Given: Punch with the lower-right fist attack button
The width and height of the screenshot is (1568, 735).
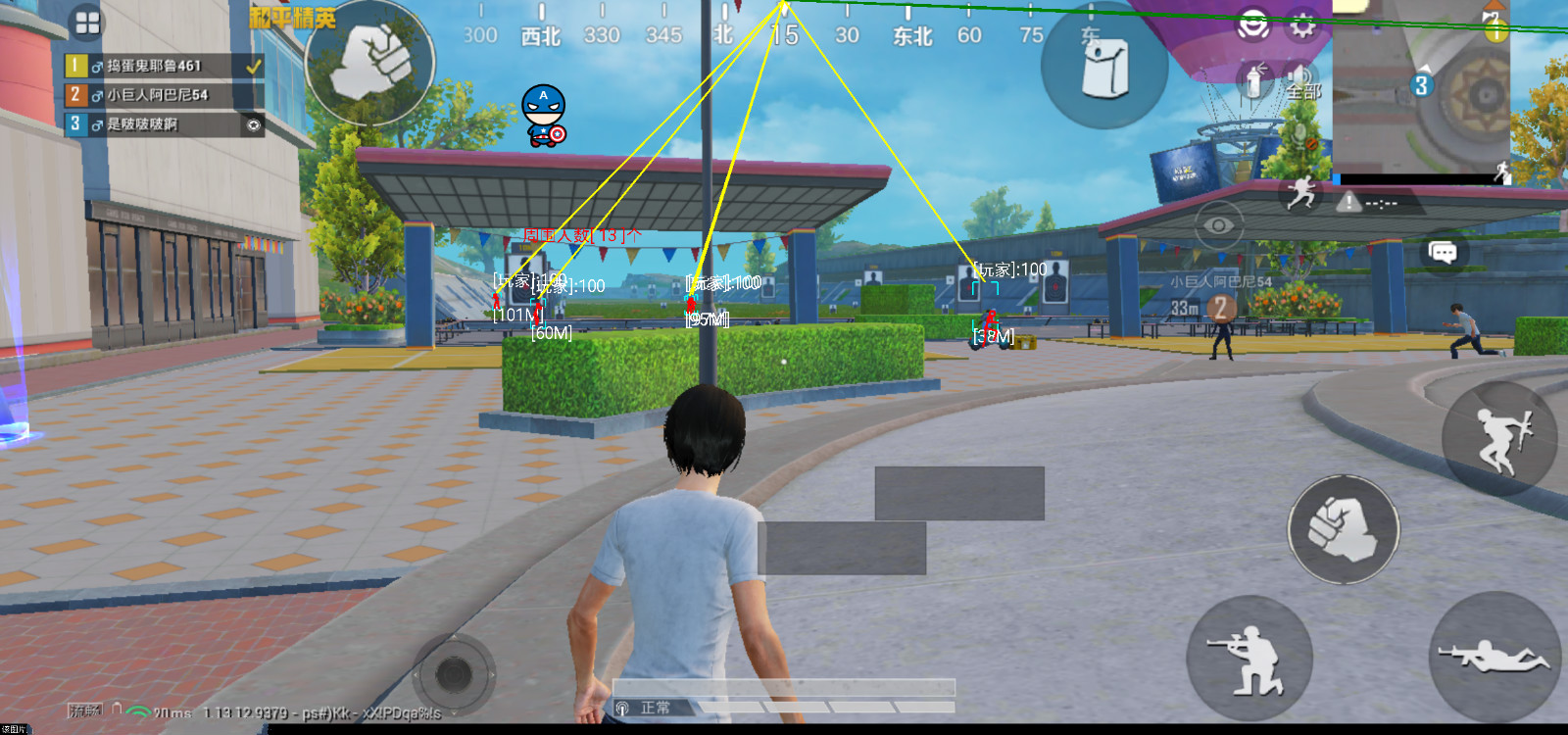Looking at the screenshot, I should click(x=1343, y=529).
